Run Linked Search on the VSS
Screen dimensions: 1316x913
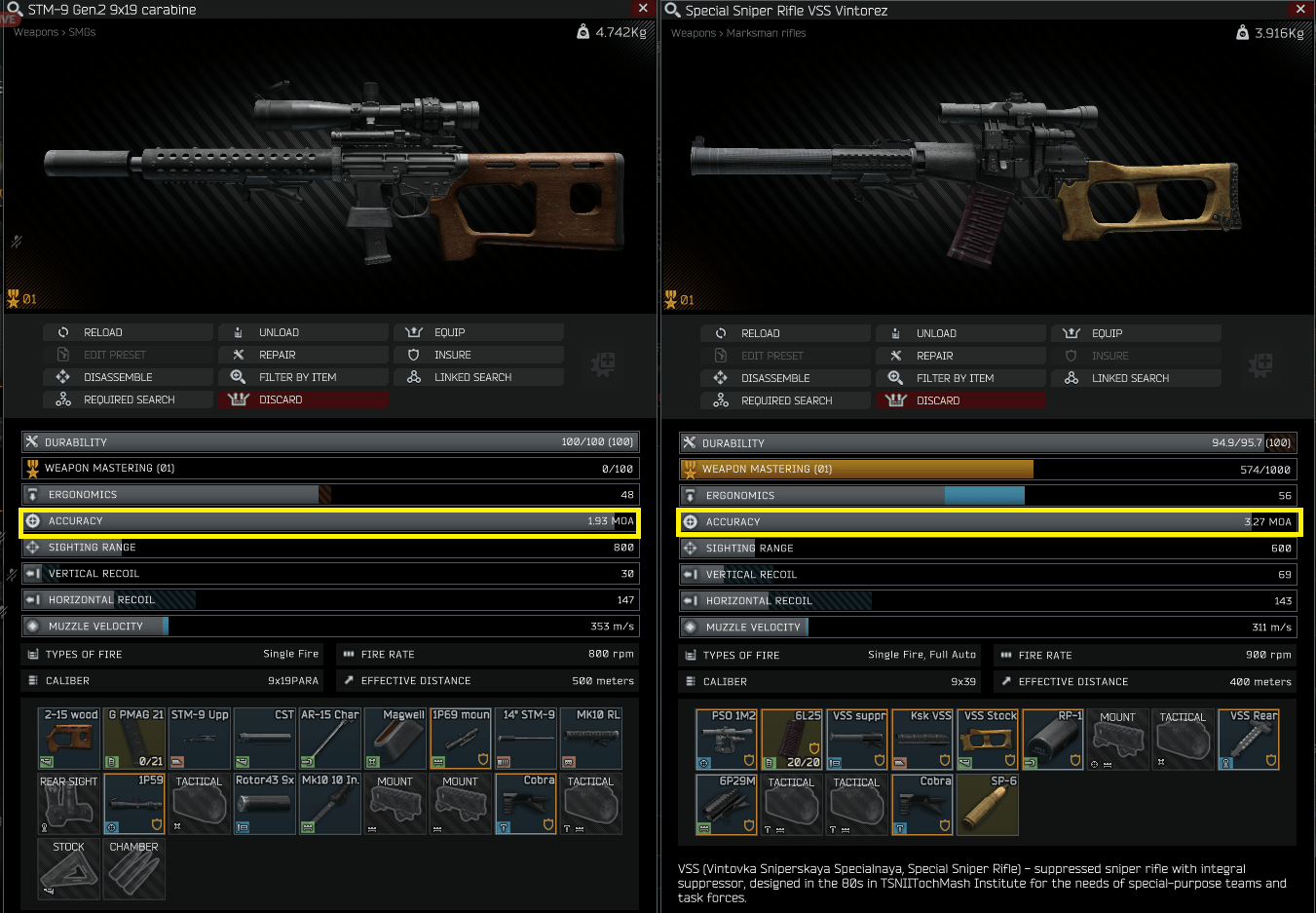tap(1137, 377)
